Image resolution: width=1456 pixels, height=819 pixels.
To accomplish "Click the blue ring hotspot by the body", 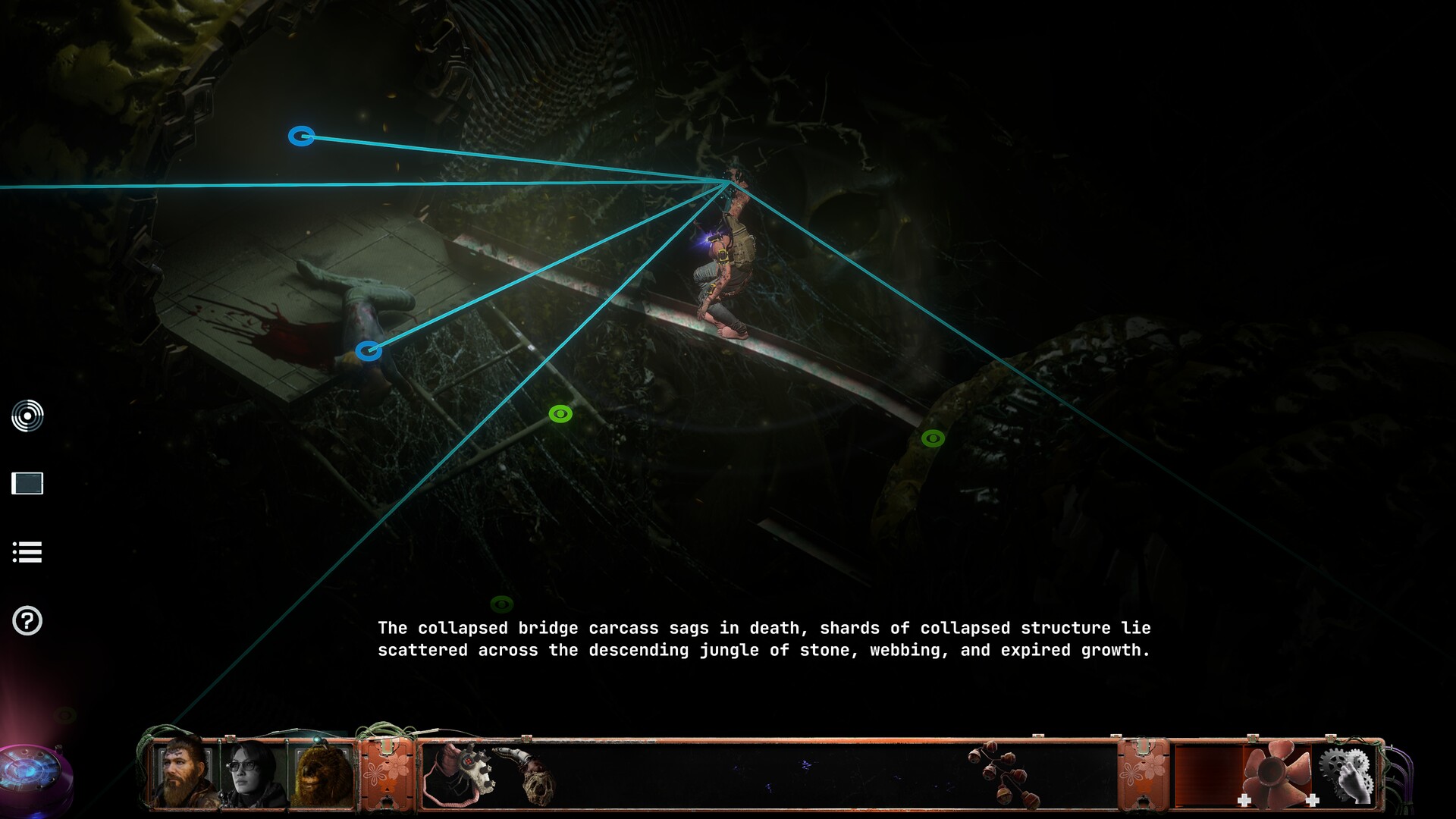I will tap(369, 350).
